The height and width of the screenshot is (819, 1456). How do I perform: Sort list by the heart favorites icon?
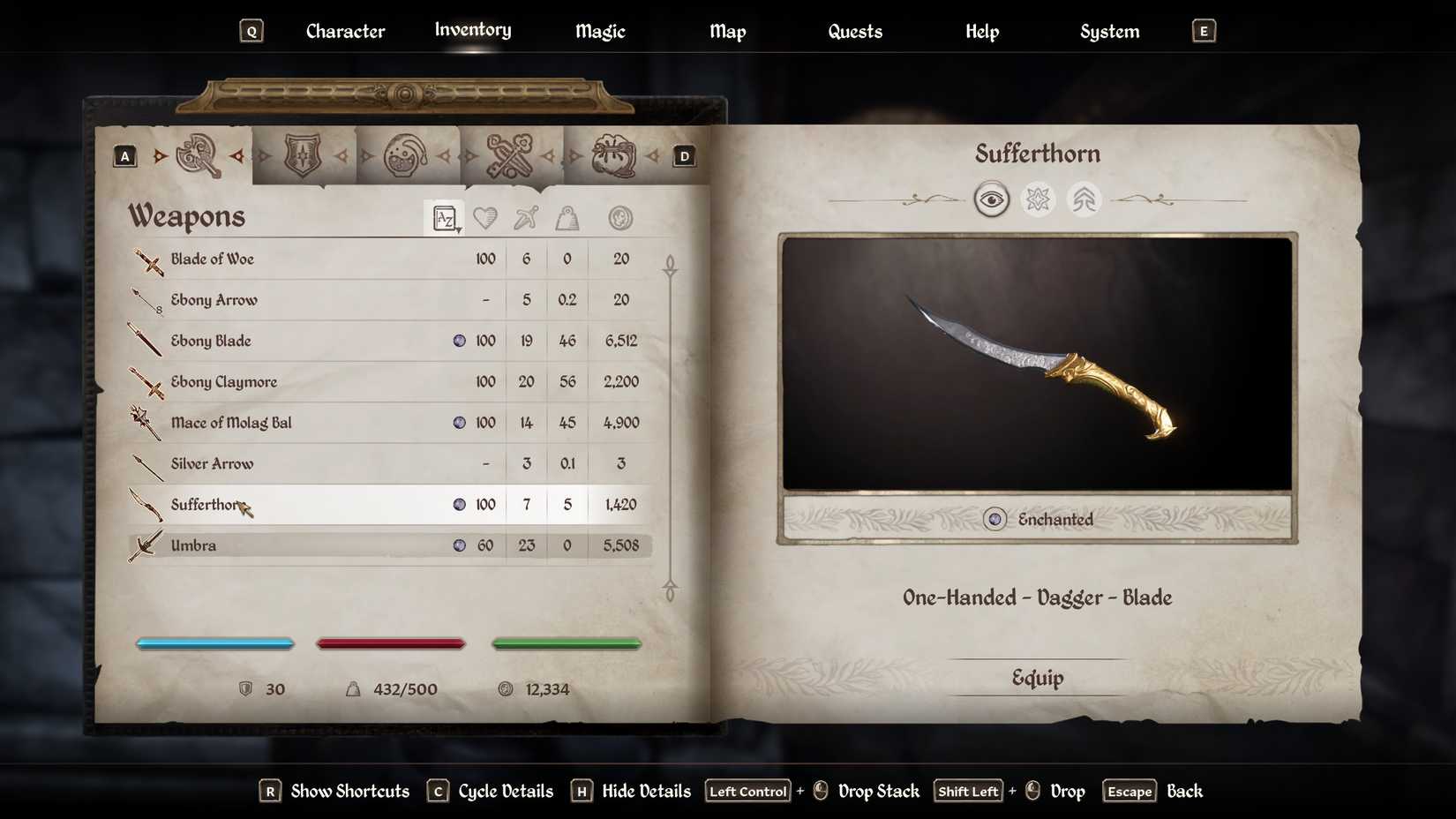[x=485, y=217]
